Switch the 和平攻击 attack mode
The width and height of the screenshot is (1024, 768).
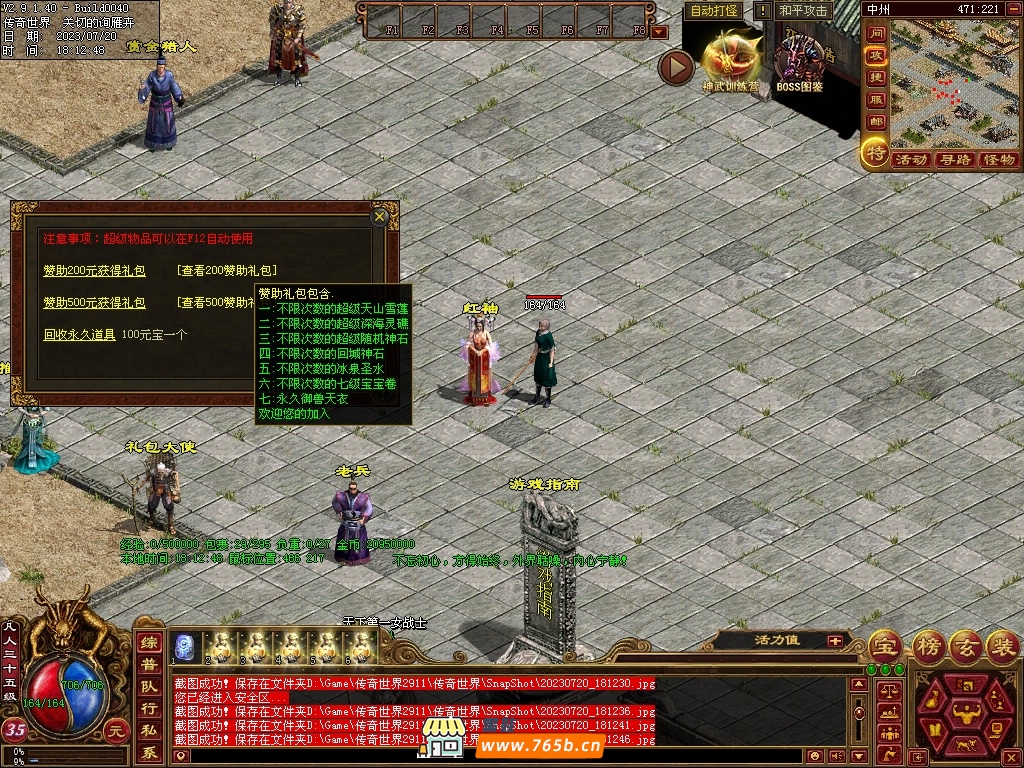coord(803,11)
